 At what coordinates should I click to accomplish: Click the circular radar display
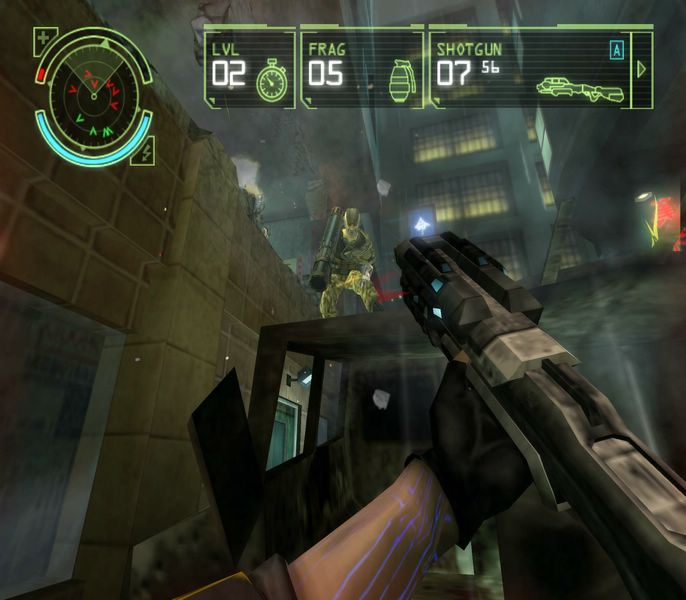(94, 93)
